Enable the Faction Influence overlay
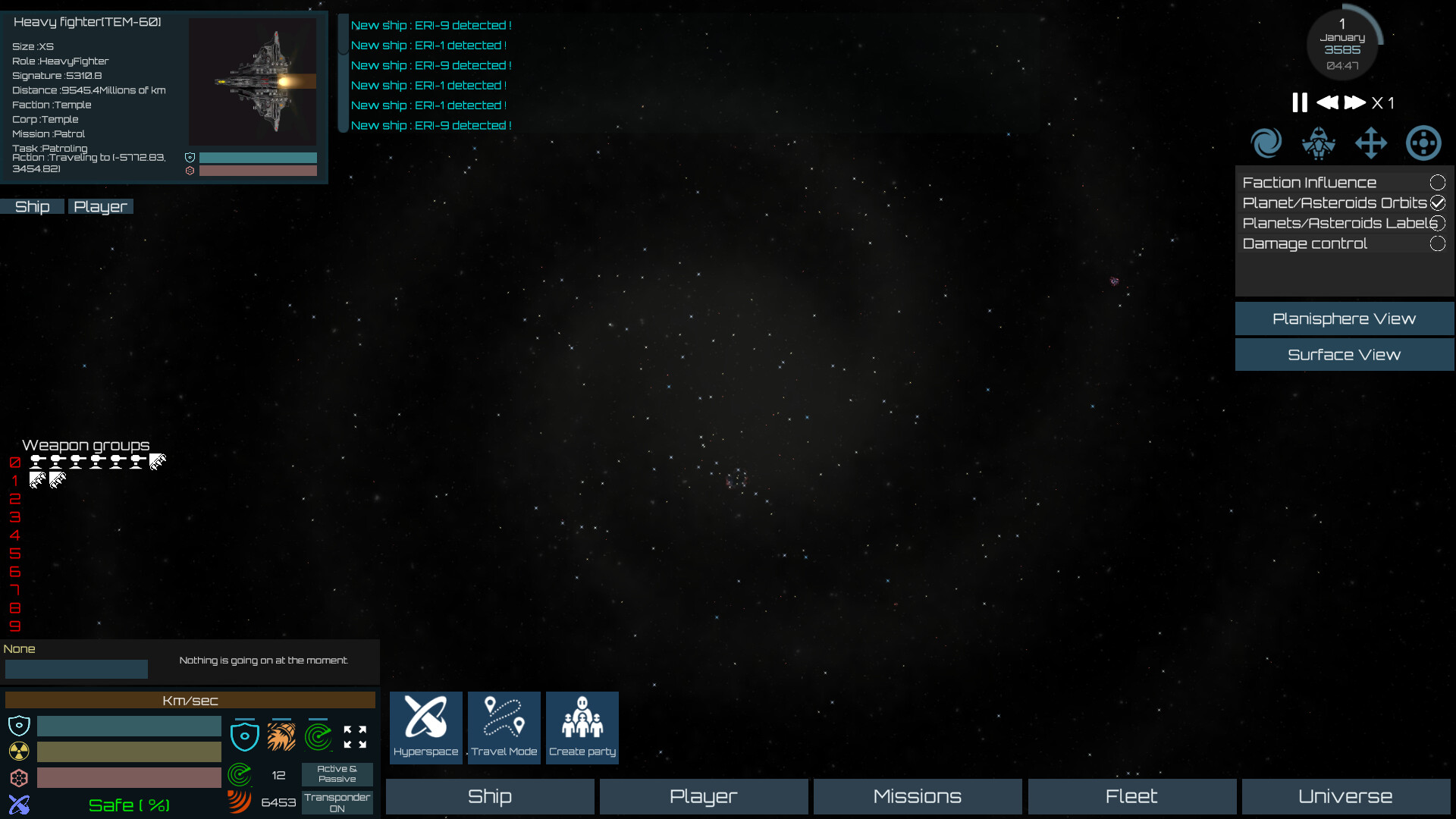 [1438, 182]
